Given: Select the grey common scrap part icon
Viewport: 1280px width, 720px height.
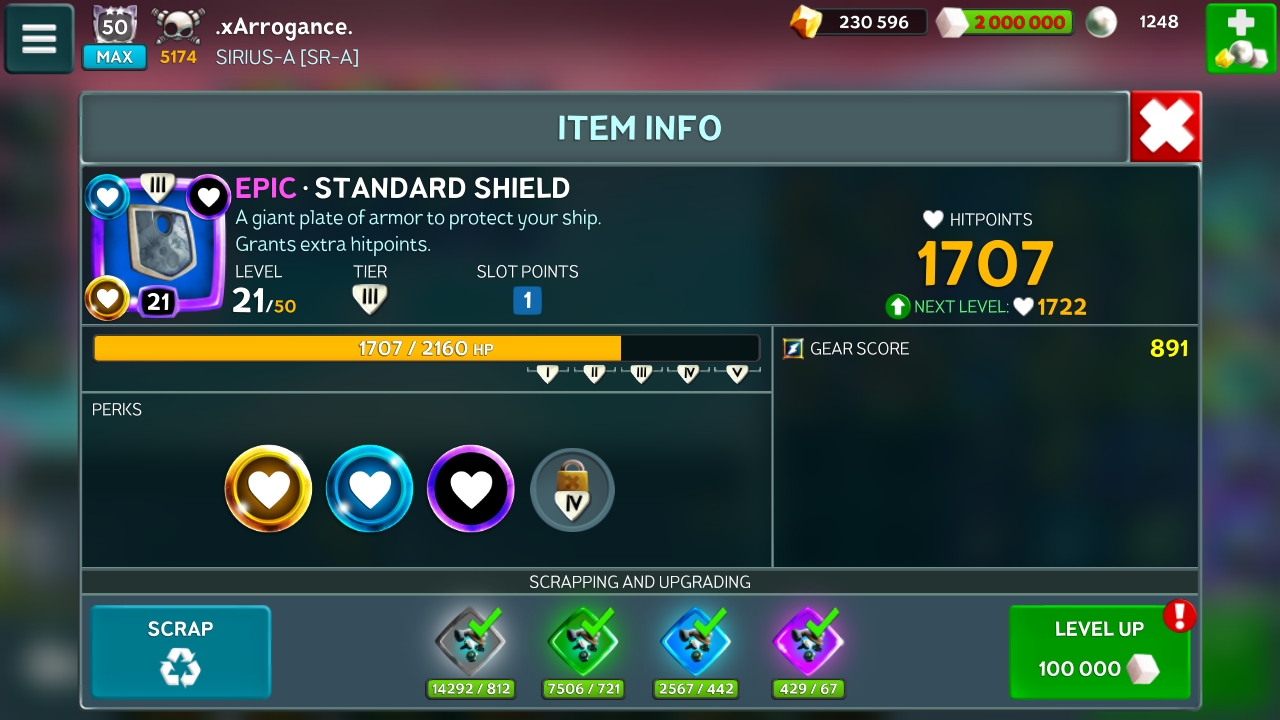Looking at the screenshot, I should 470,641.
